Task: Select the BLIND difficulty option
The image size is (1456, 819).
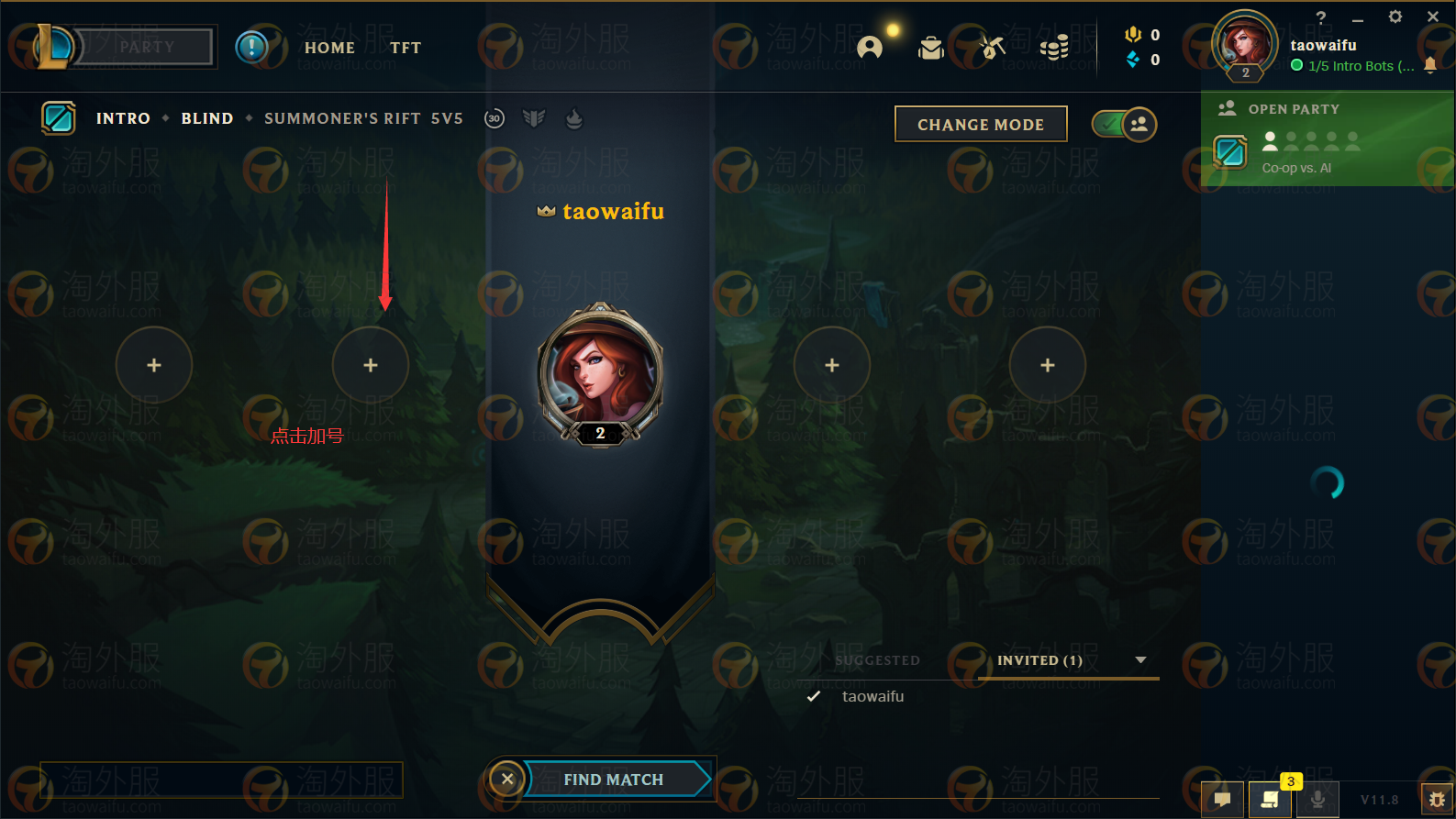Action: click(206, 118)
